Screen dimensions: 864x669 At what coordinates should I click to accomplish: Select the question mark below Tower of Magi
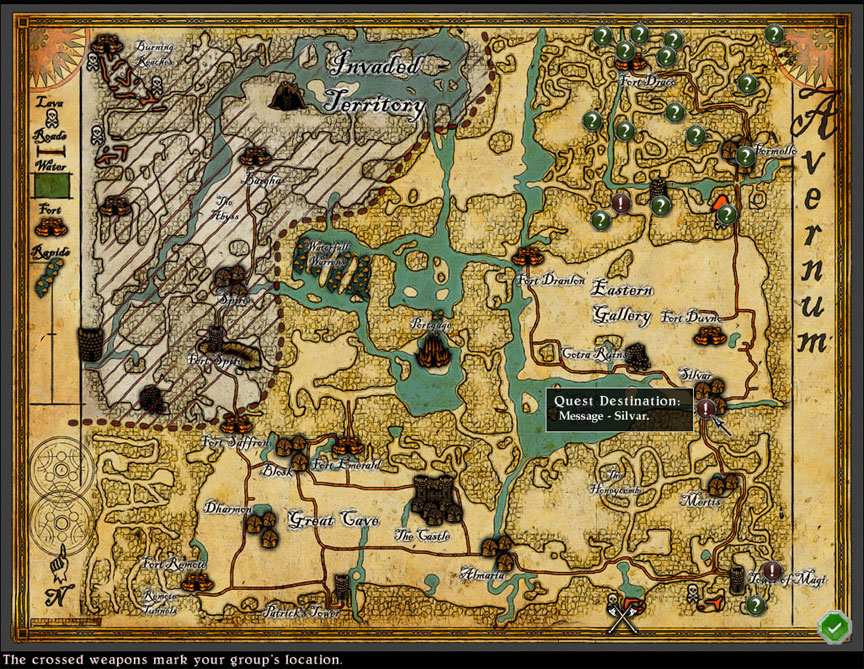point(755,605)
